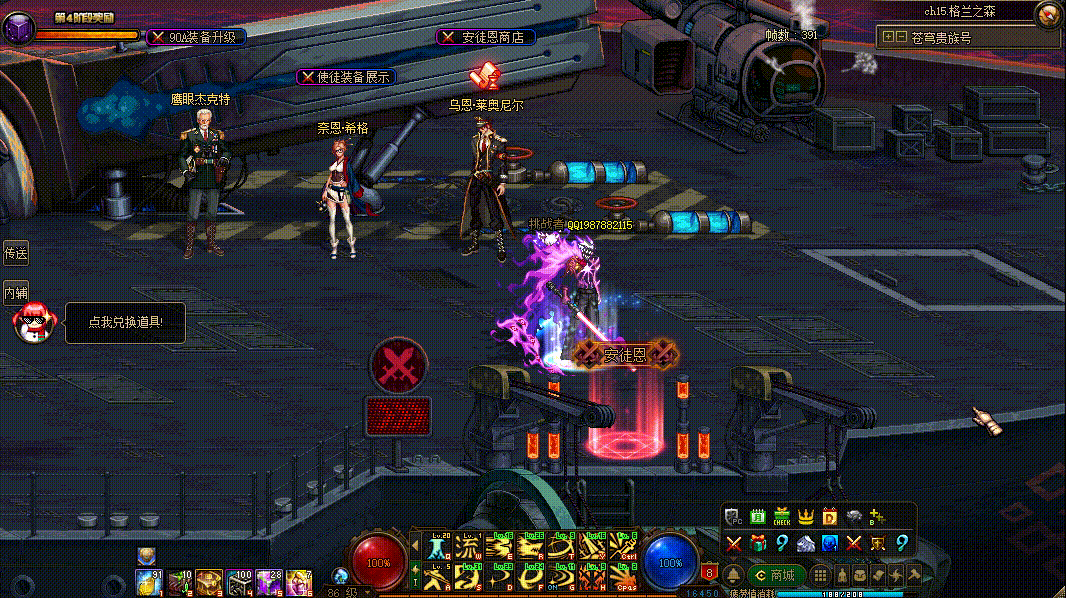Expand the plus toggle beside 苍穹贵族号

888,37
